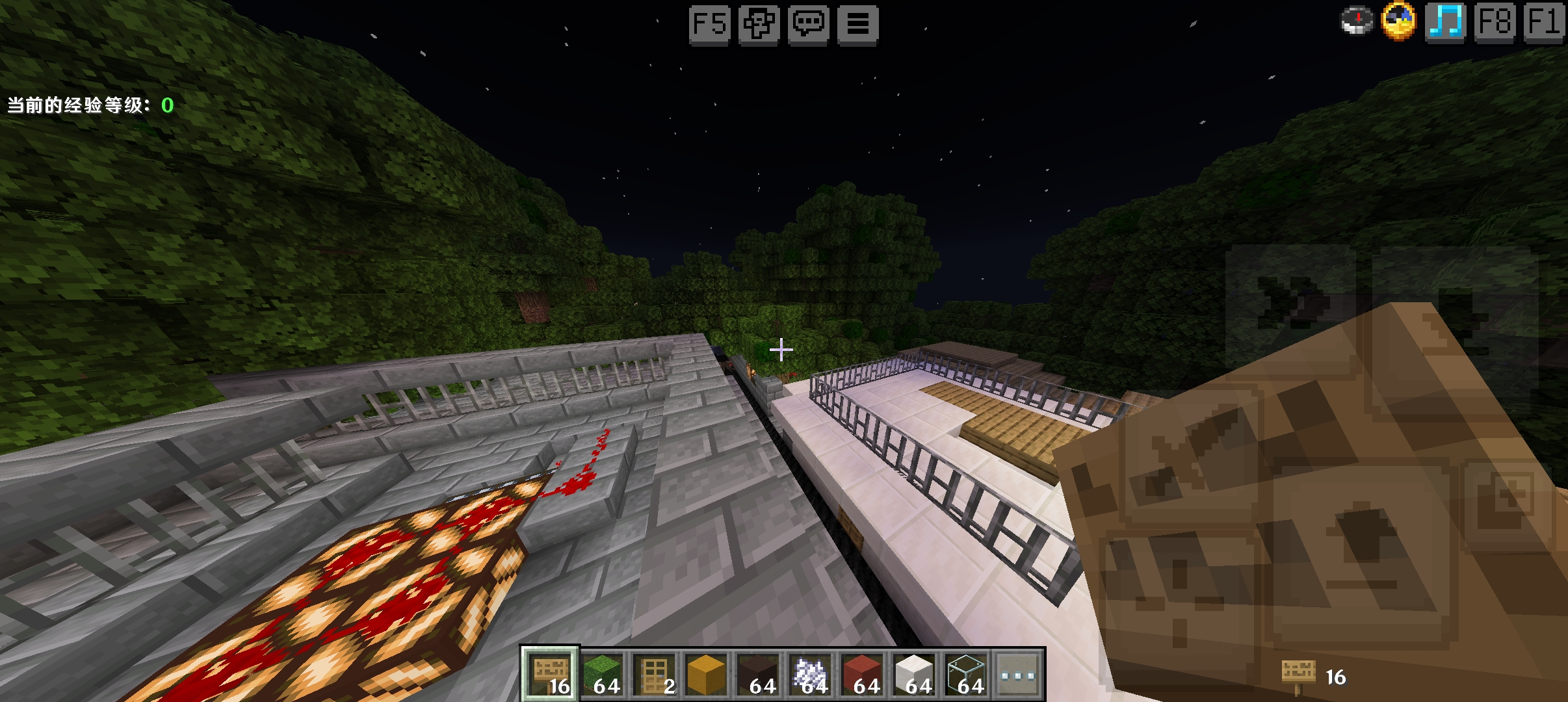The image size is (1568, 702).
Task: Select the sign slot in hotbar
Action: (x=550, y=675)
